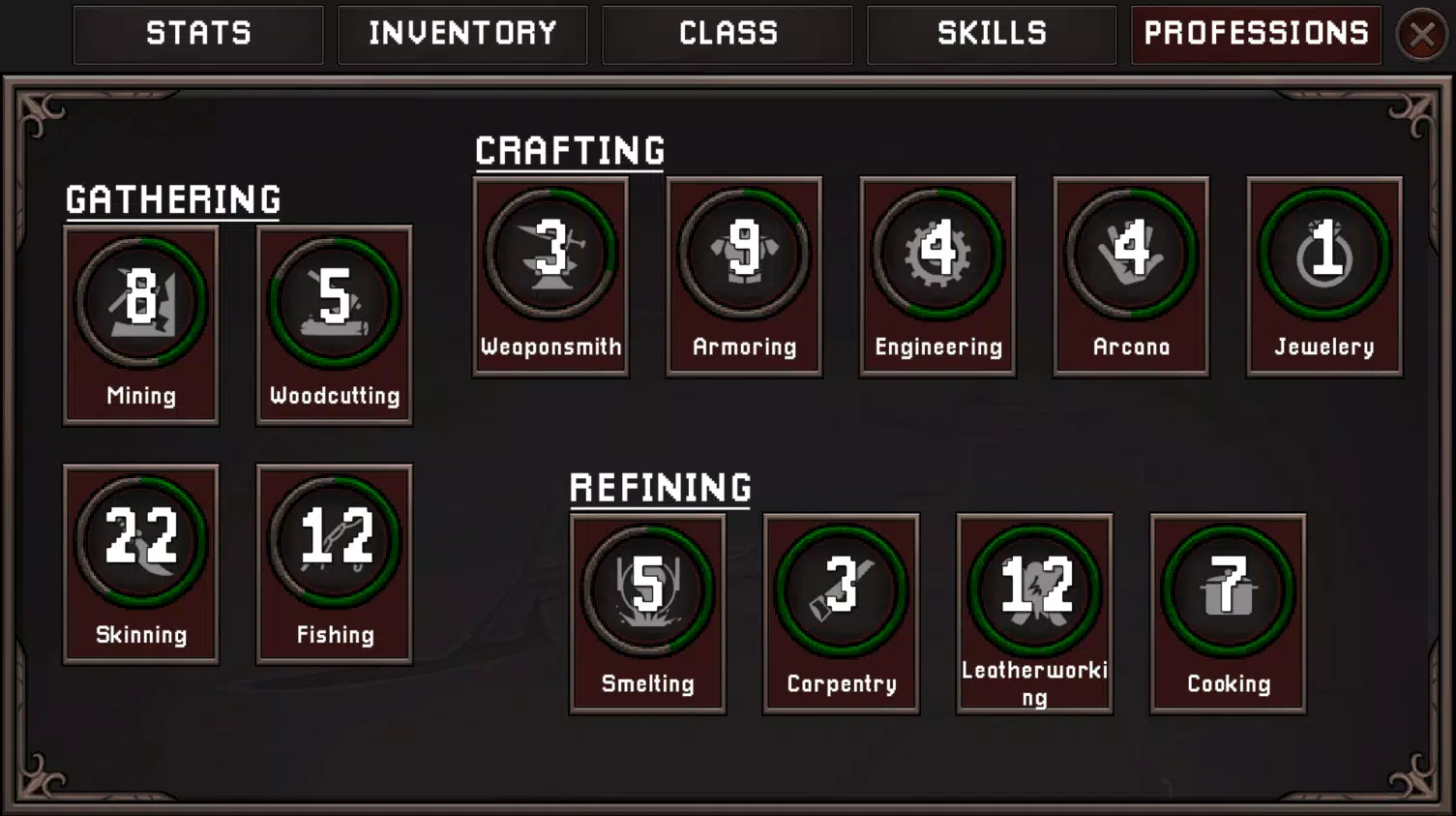Select the Smelting refining profession
Image resolution: width=1456 pixels, height=816 pixels.
647,589
